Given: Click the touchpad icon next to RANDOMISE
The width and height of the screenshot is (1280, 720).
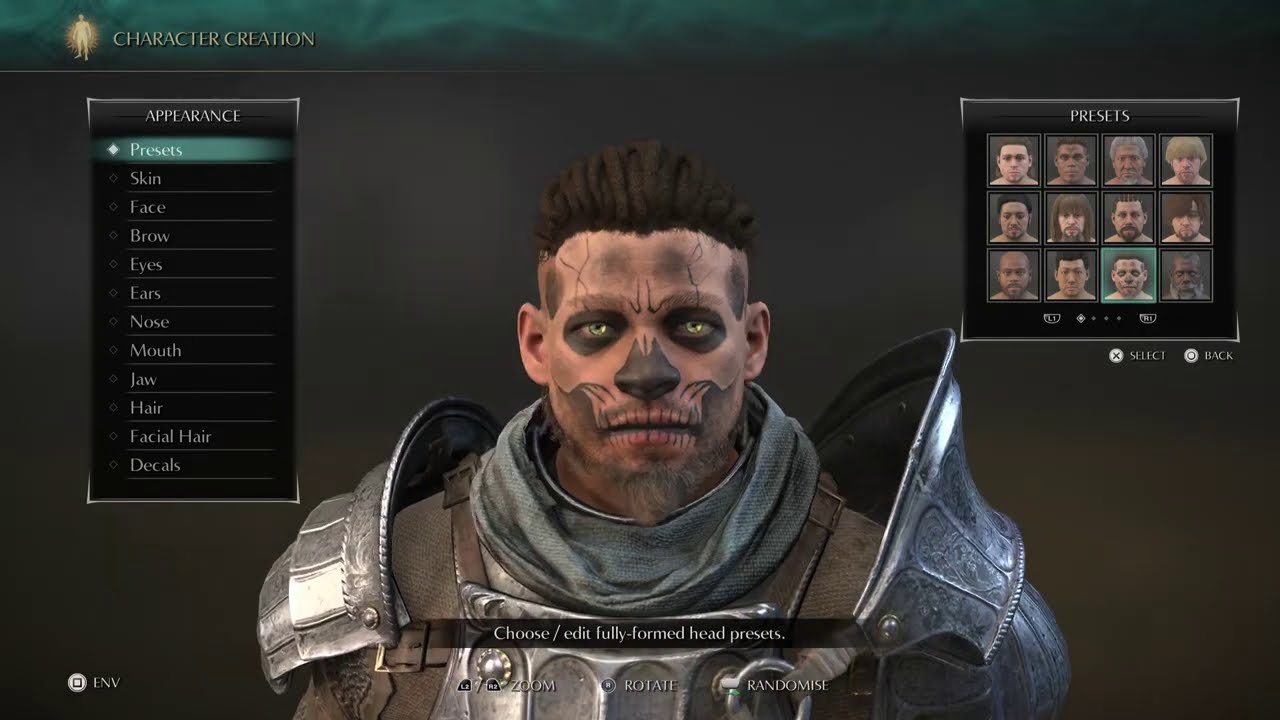Looking at the screenshot, I should click(x=728, y=683).
